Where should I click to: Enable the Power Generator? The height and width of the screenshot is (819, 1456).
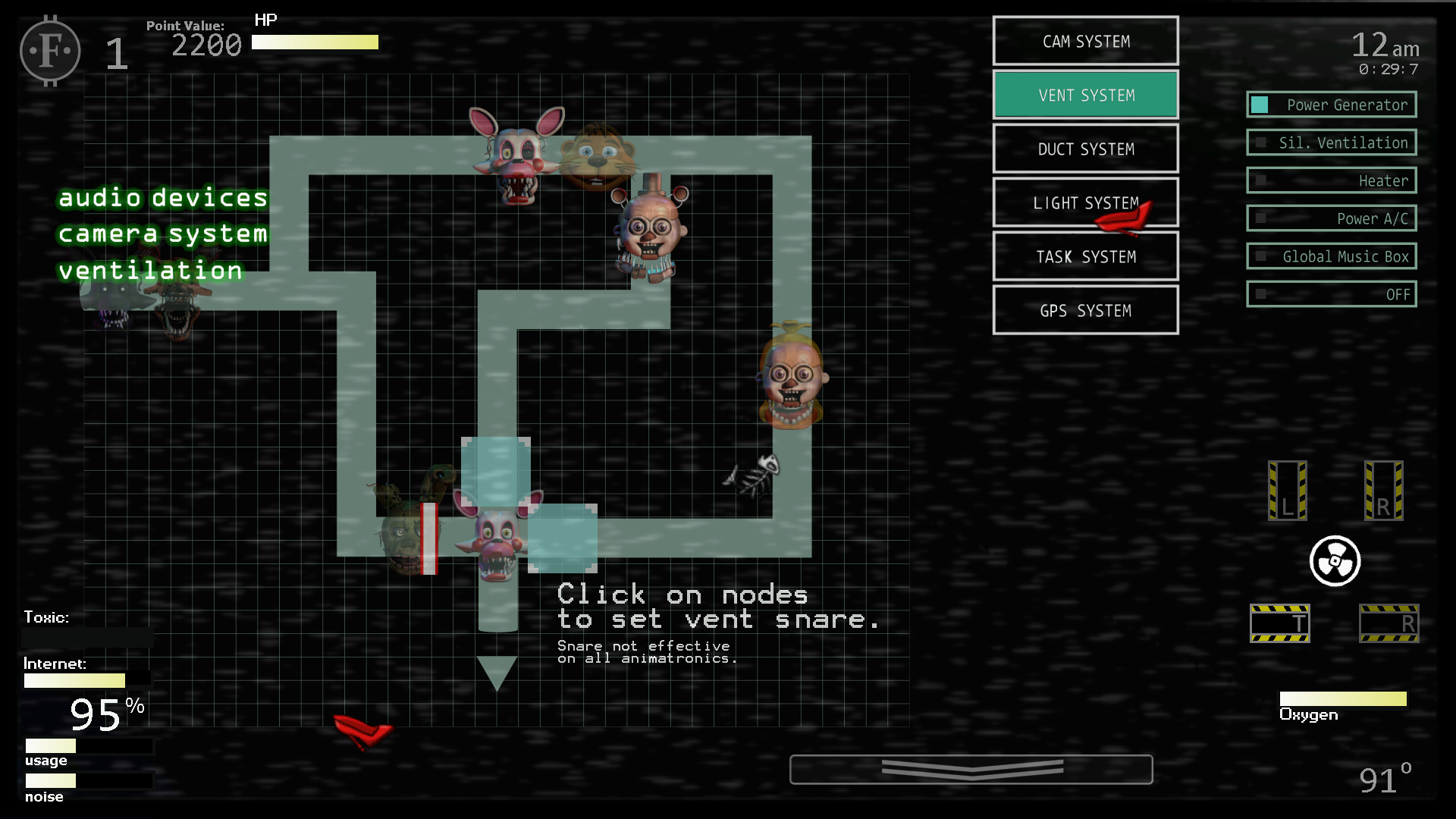click(x=1331, y=105)
